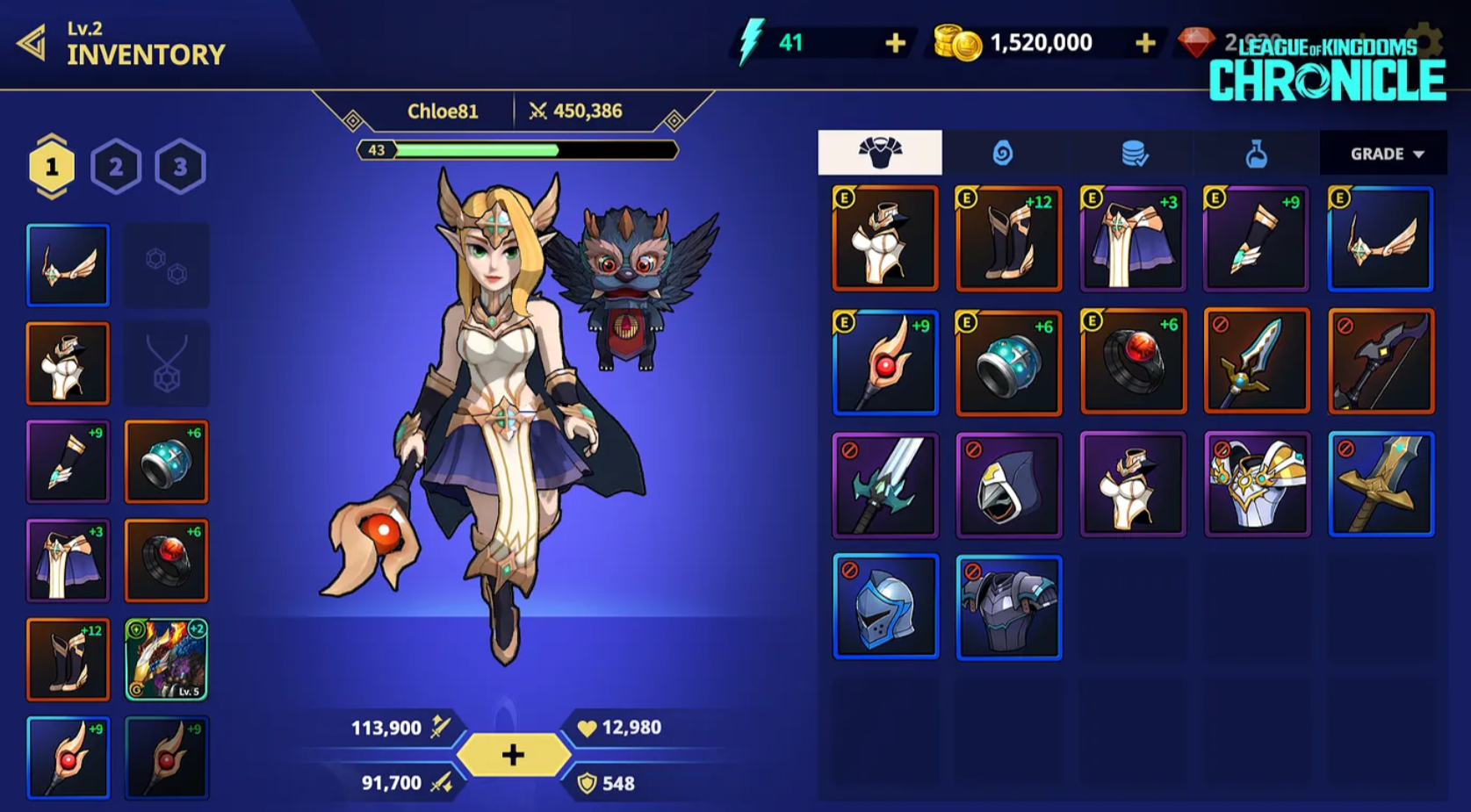Open the equipment armor tab

(x=880, y=153)
